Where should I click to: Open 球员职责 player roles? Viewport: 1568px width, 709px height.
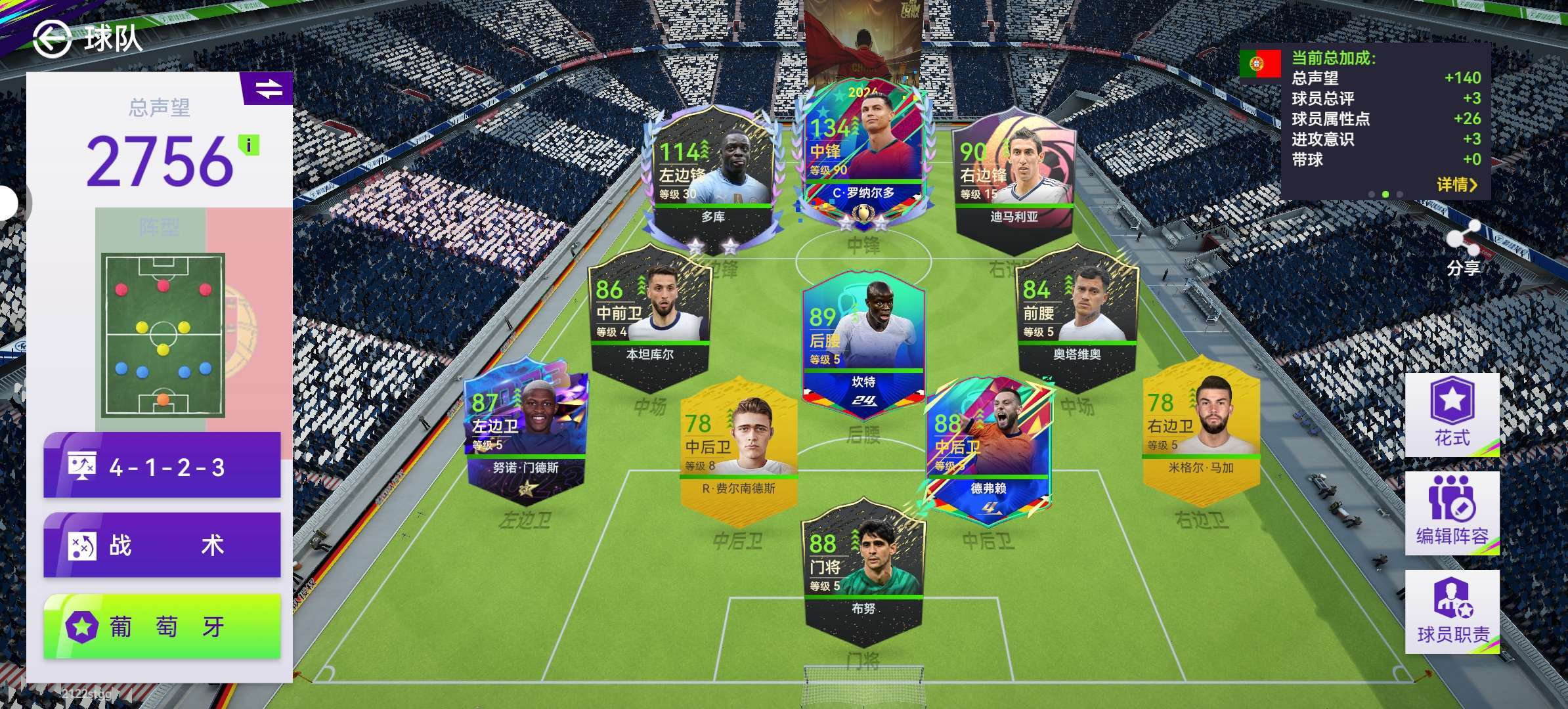1452,612
